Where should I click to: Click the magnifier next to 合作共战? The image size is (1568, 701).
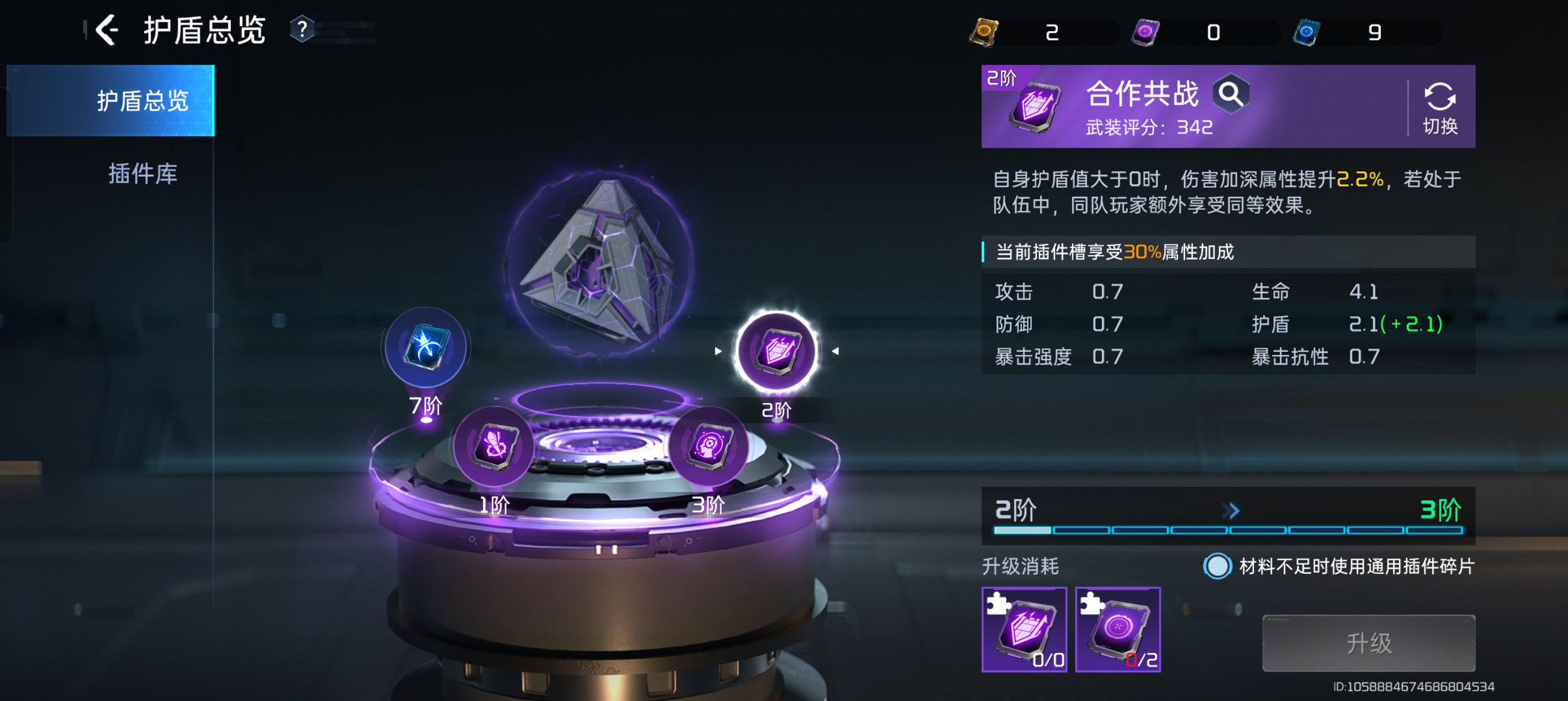click(1231, 94)
